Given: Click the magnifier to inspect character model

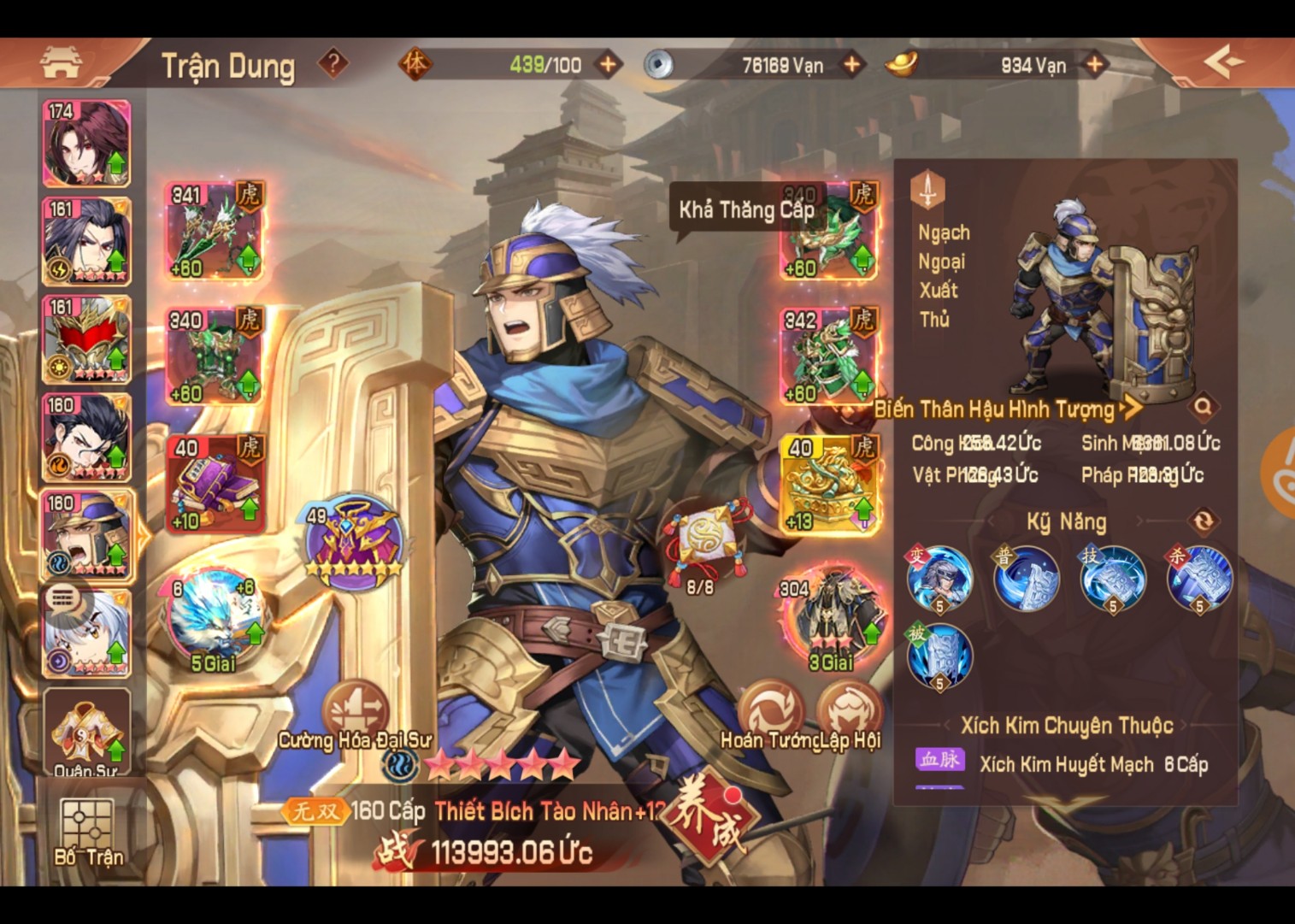Looking at the screenshot, I should pyautogui.click(x=1203, y=409).
